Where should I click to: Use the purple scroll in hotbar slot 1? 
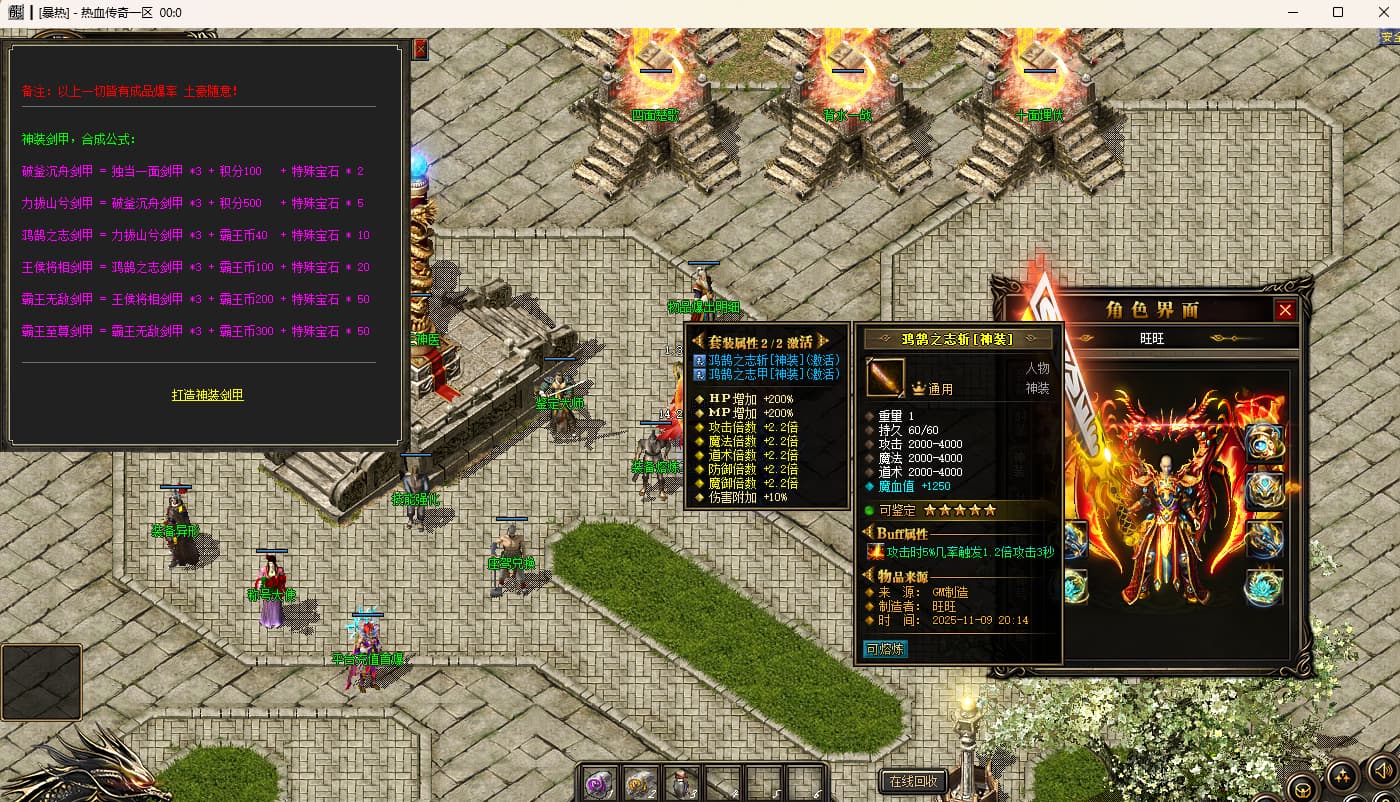[x=600, y=783]
